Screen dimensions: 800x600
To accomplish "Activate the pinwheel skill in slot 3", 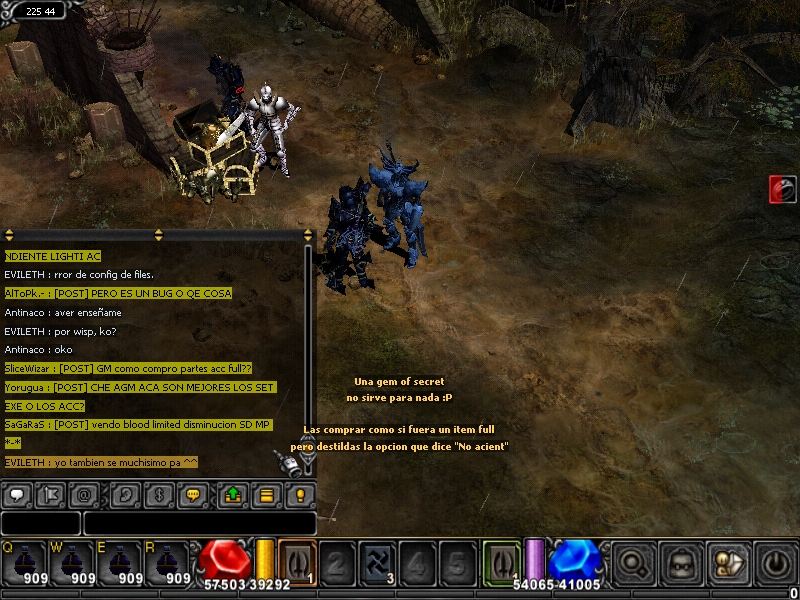I will tap(377, 562).
